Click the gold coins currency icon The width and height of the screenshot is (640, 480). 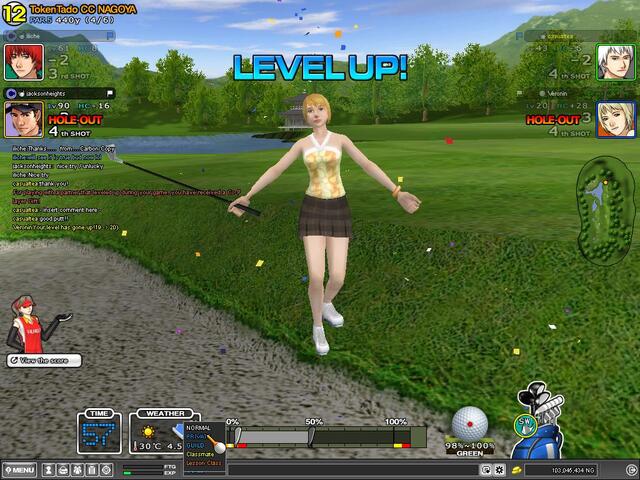(516, 469)
